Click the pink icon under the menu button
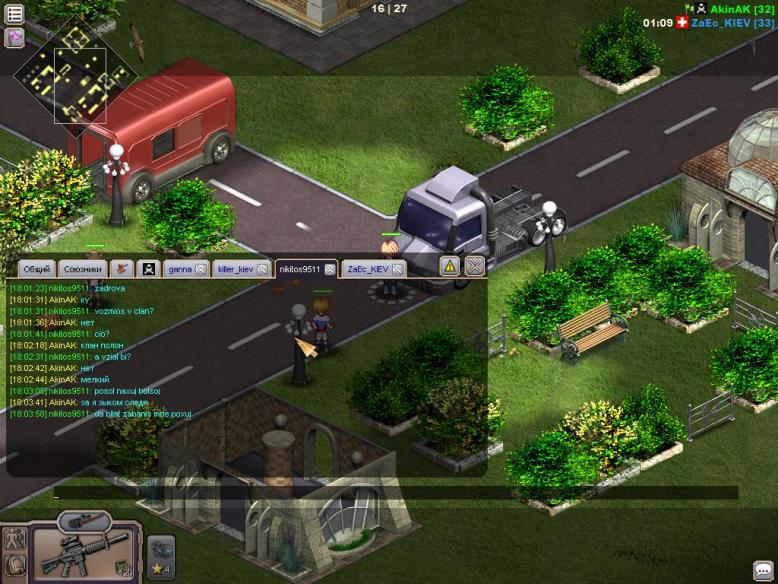The width and height of the screenshot is (778, 584). coord(14,38)
